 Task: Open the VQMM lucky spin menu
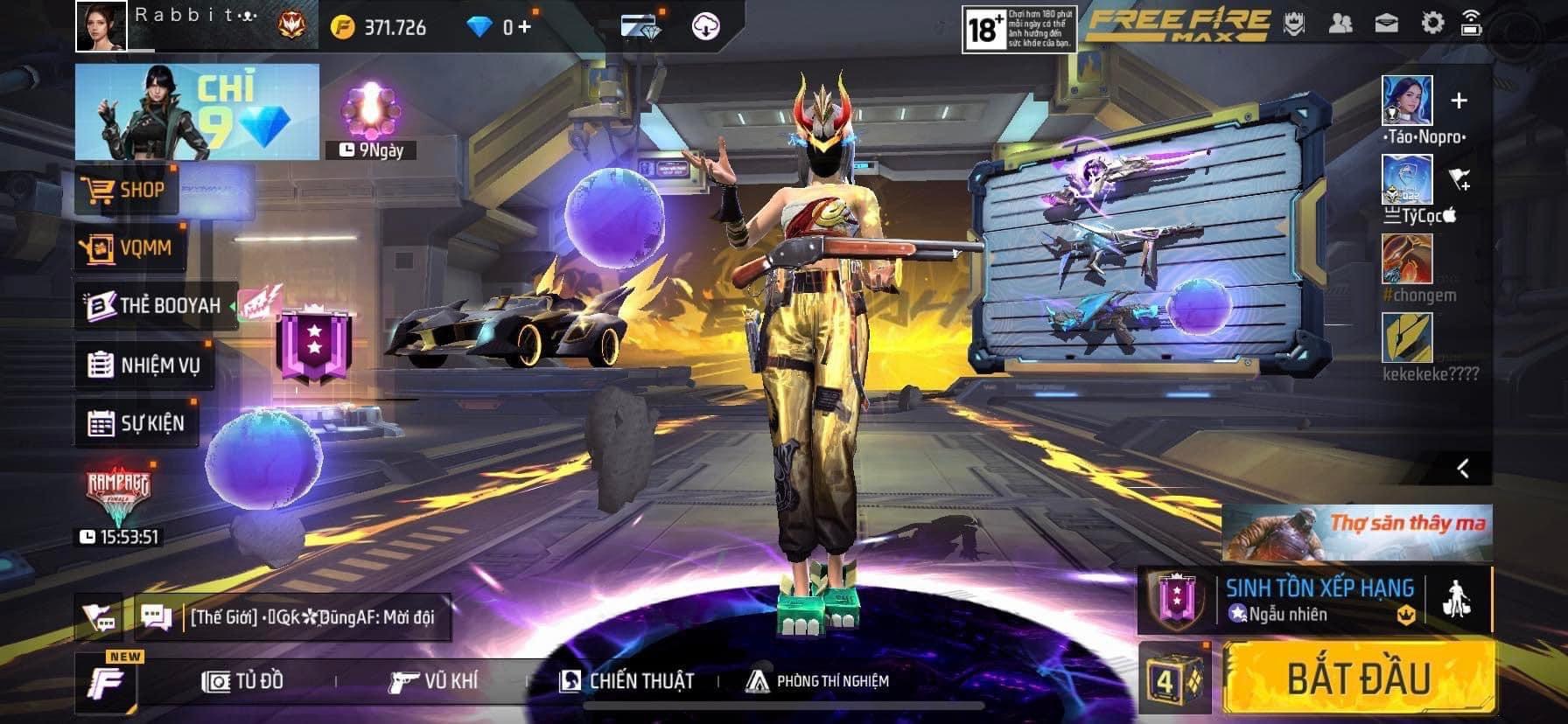pos(128,248)
